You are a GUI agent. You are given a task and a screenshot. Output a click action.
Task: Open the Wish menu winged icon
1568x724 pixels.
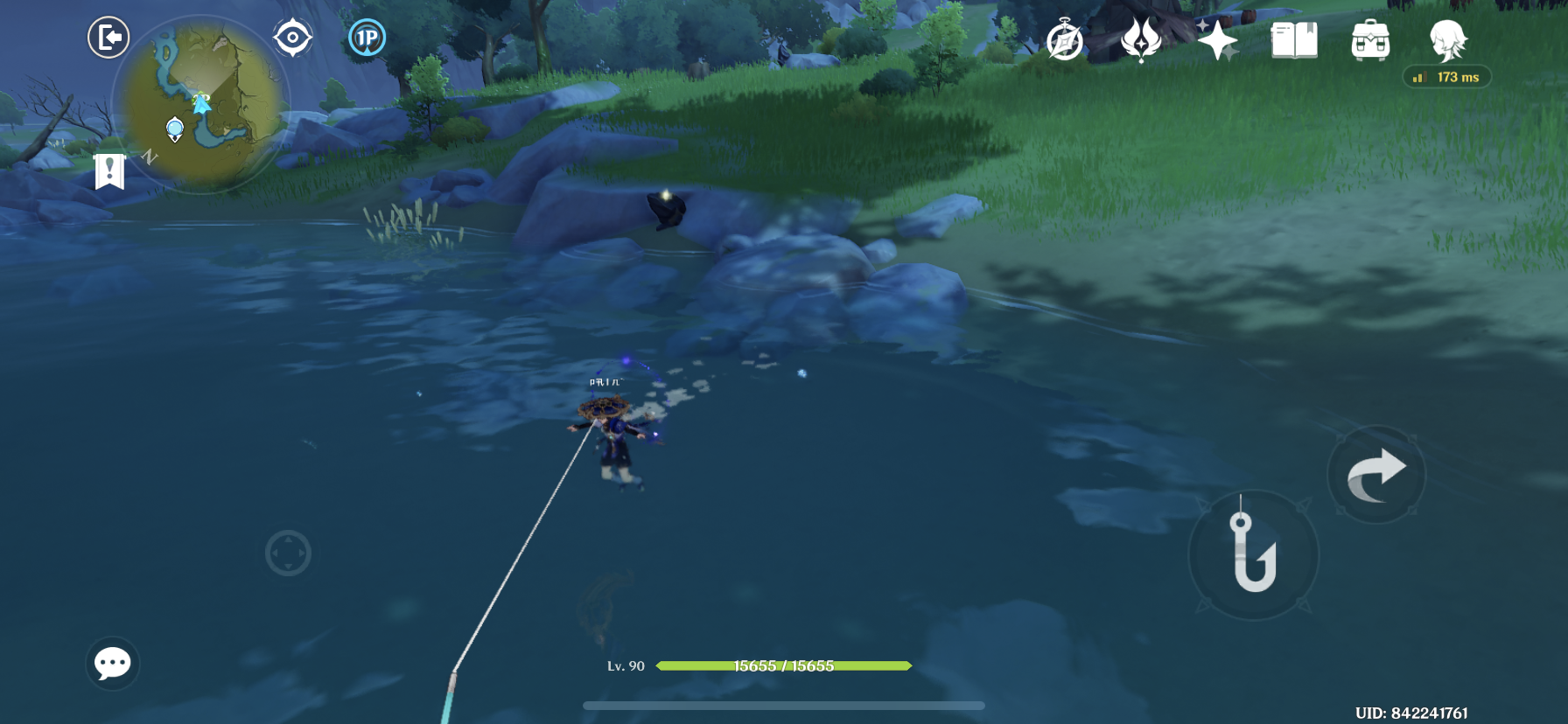[x=1139, y=38]
